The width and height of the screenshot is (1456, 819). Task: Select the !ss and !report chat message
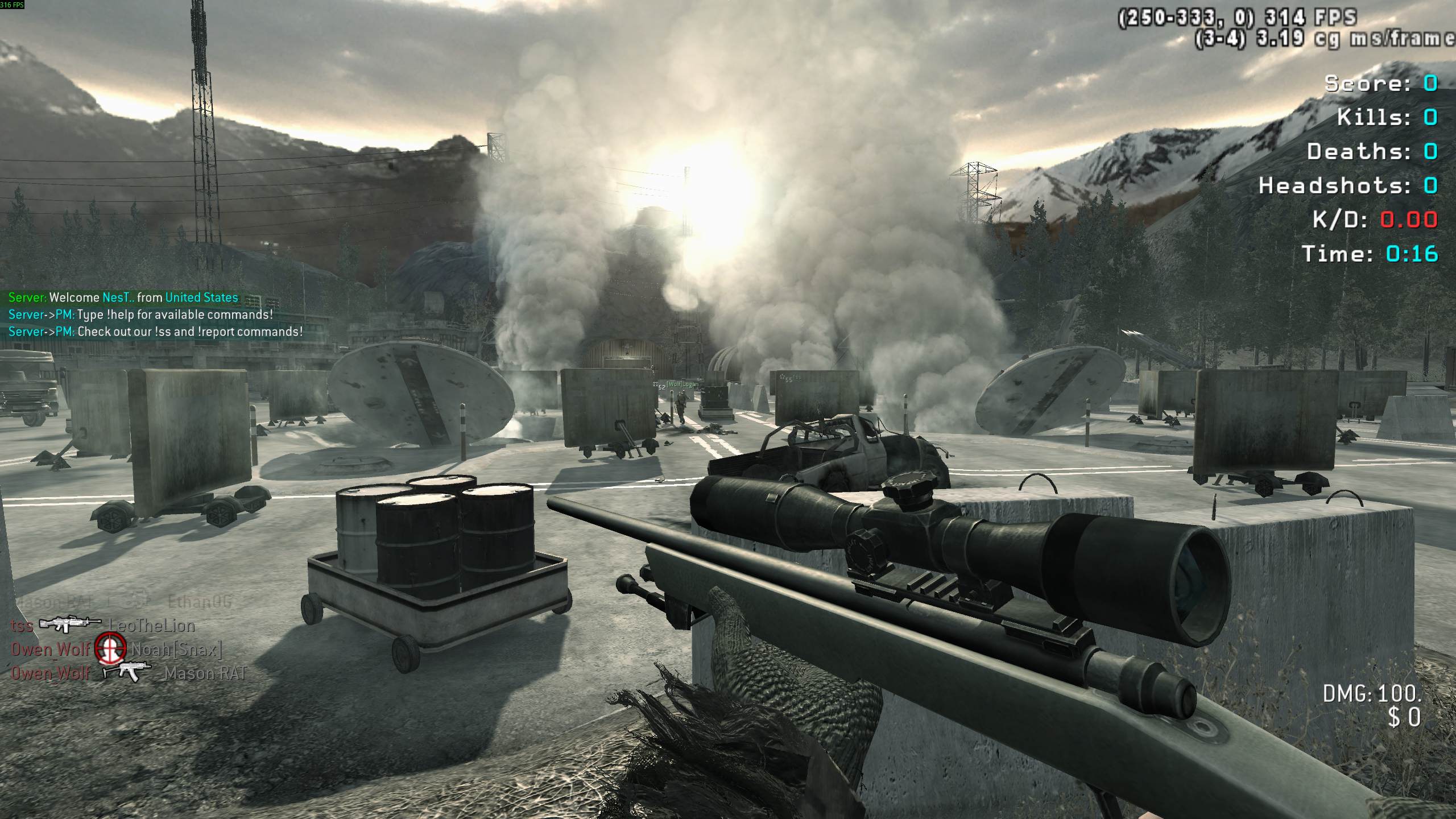coord(155,332)
